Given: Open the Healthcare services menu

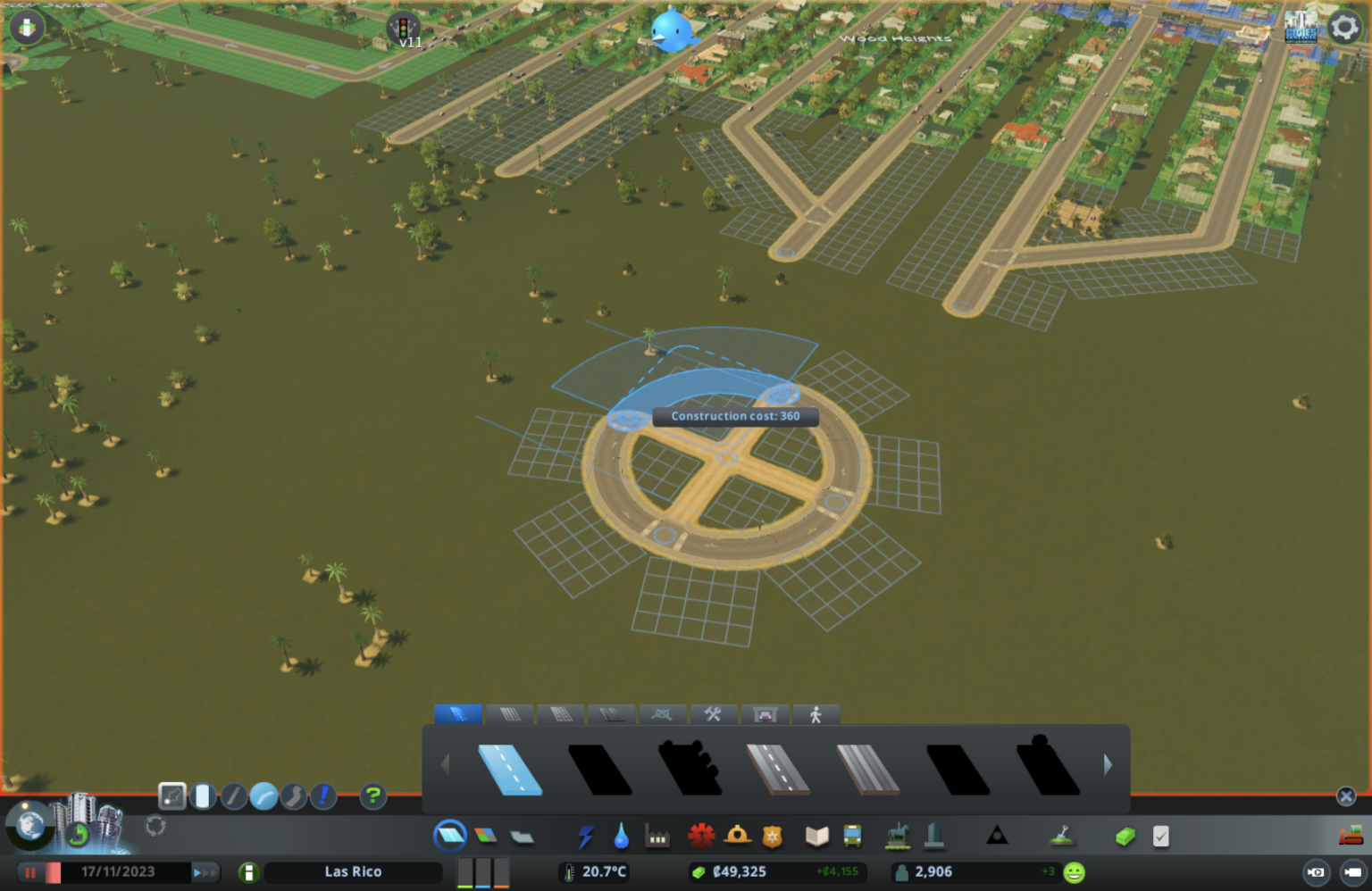Looking at the screenshot, I should 702,836.
